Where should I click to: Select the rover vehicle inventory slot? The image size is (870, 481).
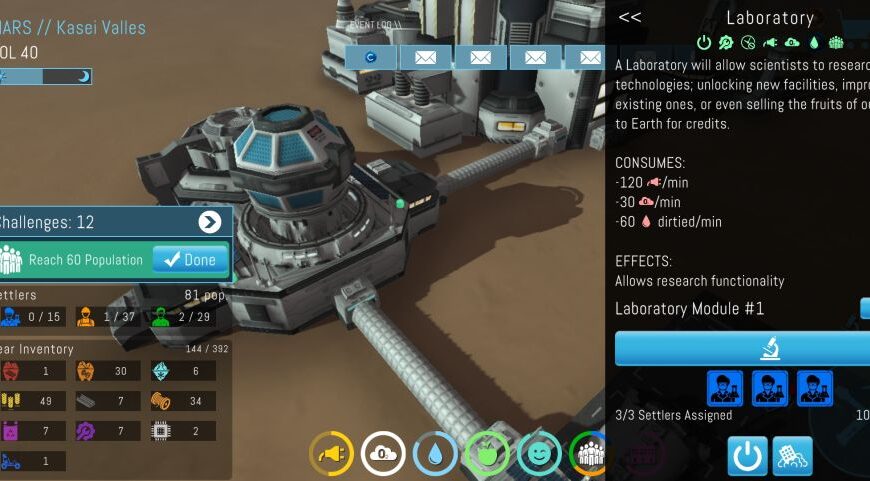tap(11, 461)
